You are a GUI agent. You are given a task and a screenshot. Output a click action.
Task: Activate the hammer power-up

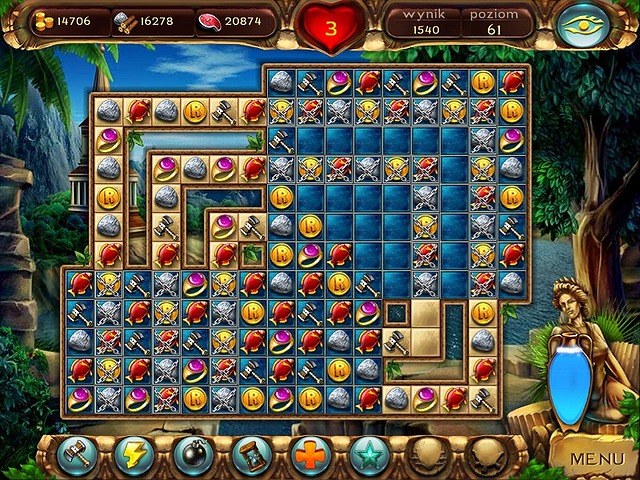tap(76, 455)
